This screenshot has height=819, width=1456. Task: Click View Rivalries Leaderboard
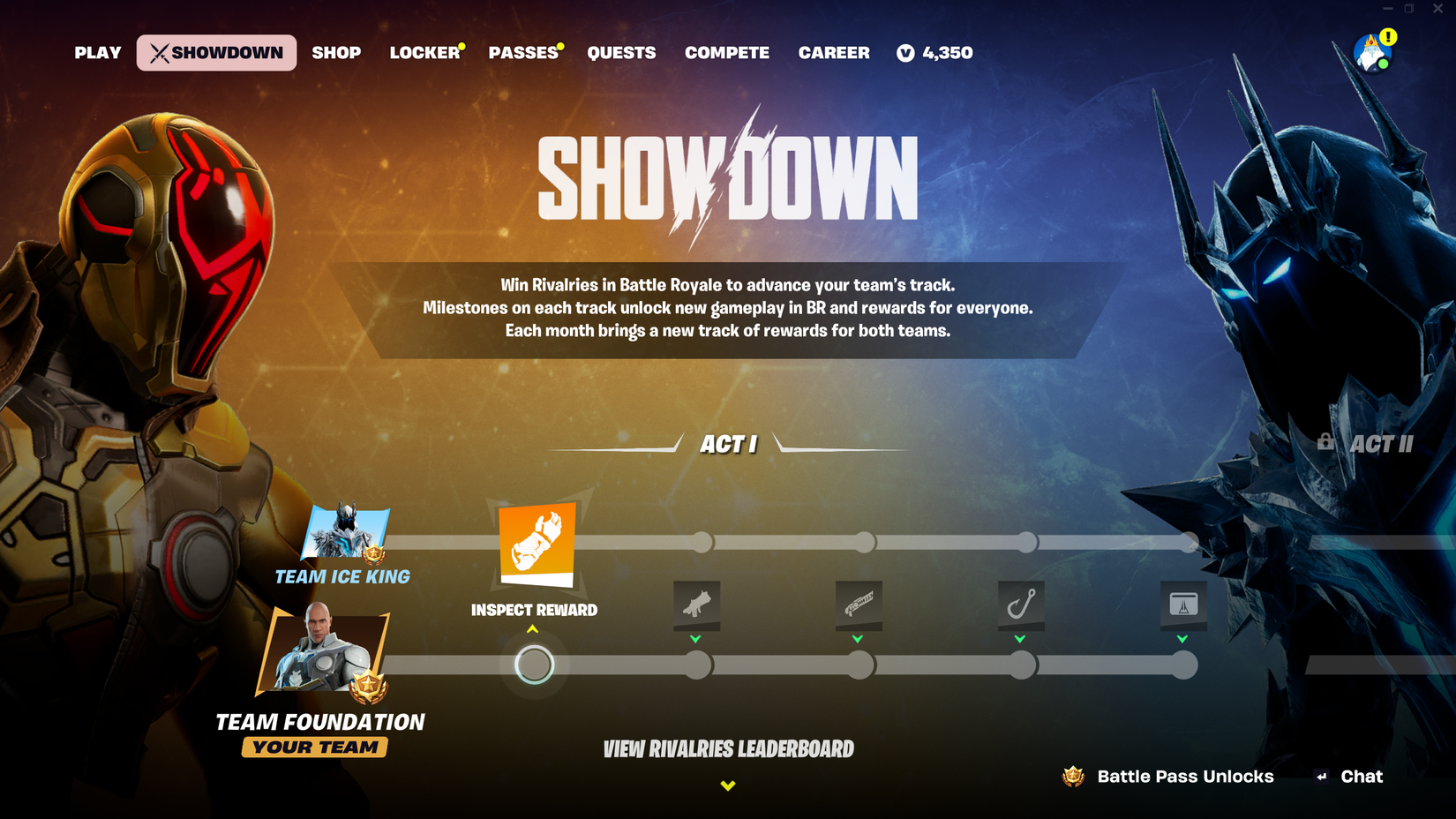727,748
